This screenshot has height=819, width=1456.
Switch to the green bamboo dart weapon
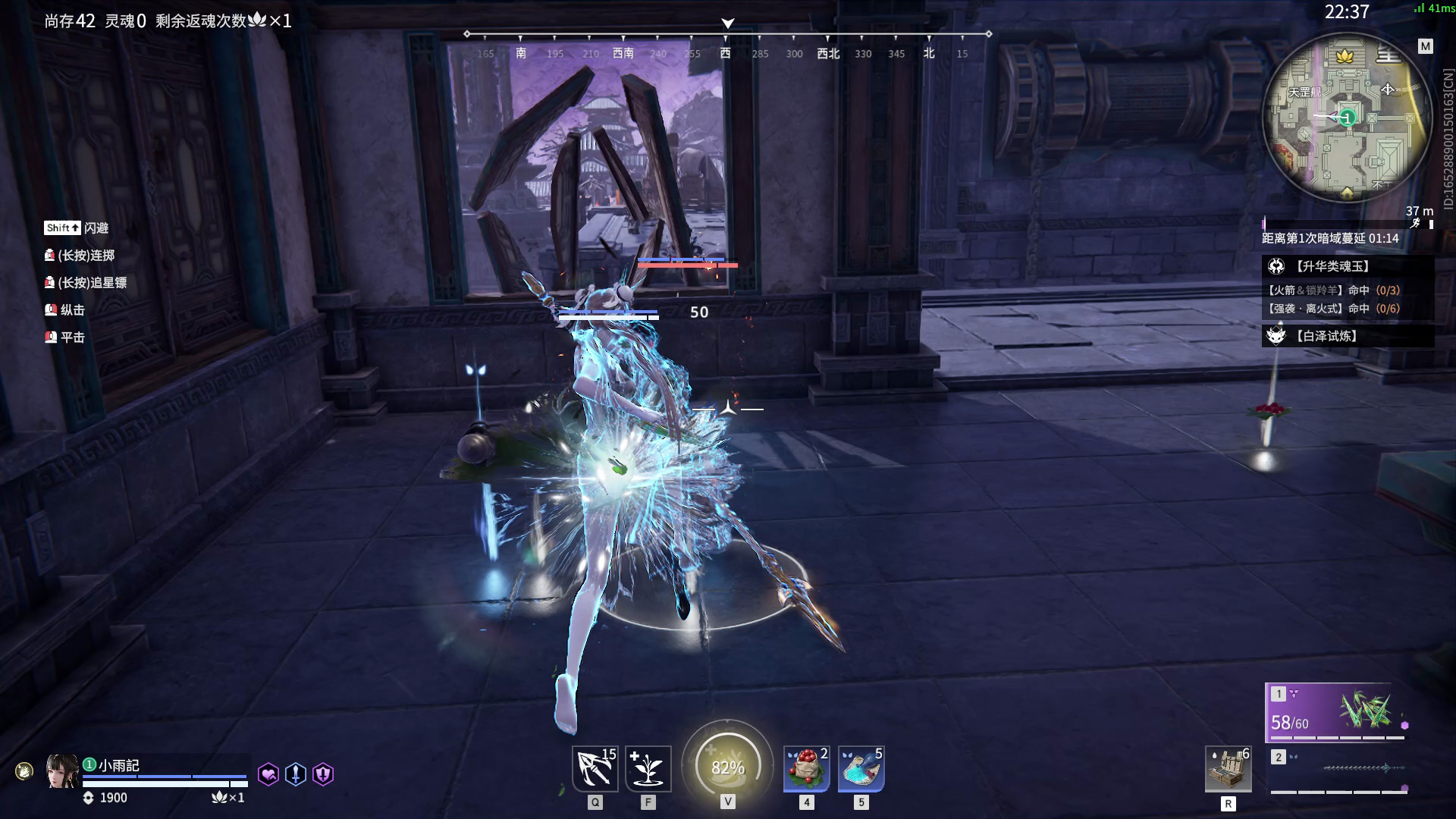(x=1335, y=712)
